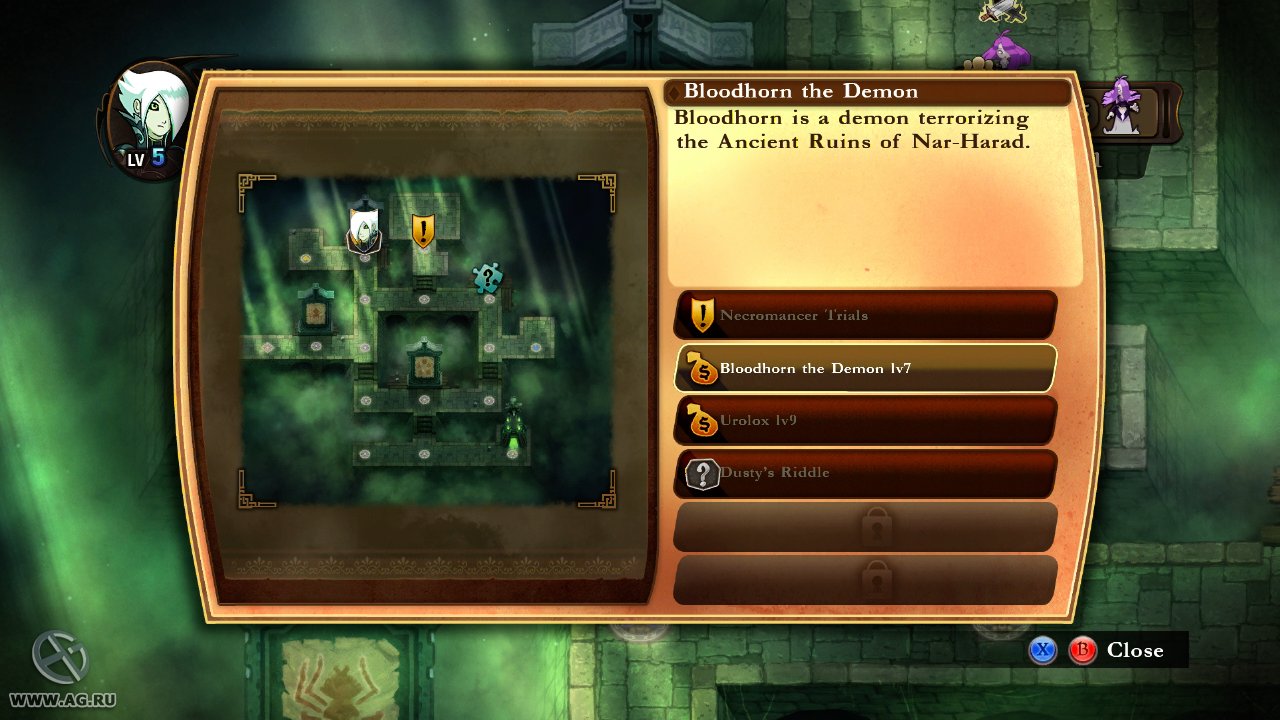Select the question mark icon beside Dusty's Riddle

click(x=703, y=473)
